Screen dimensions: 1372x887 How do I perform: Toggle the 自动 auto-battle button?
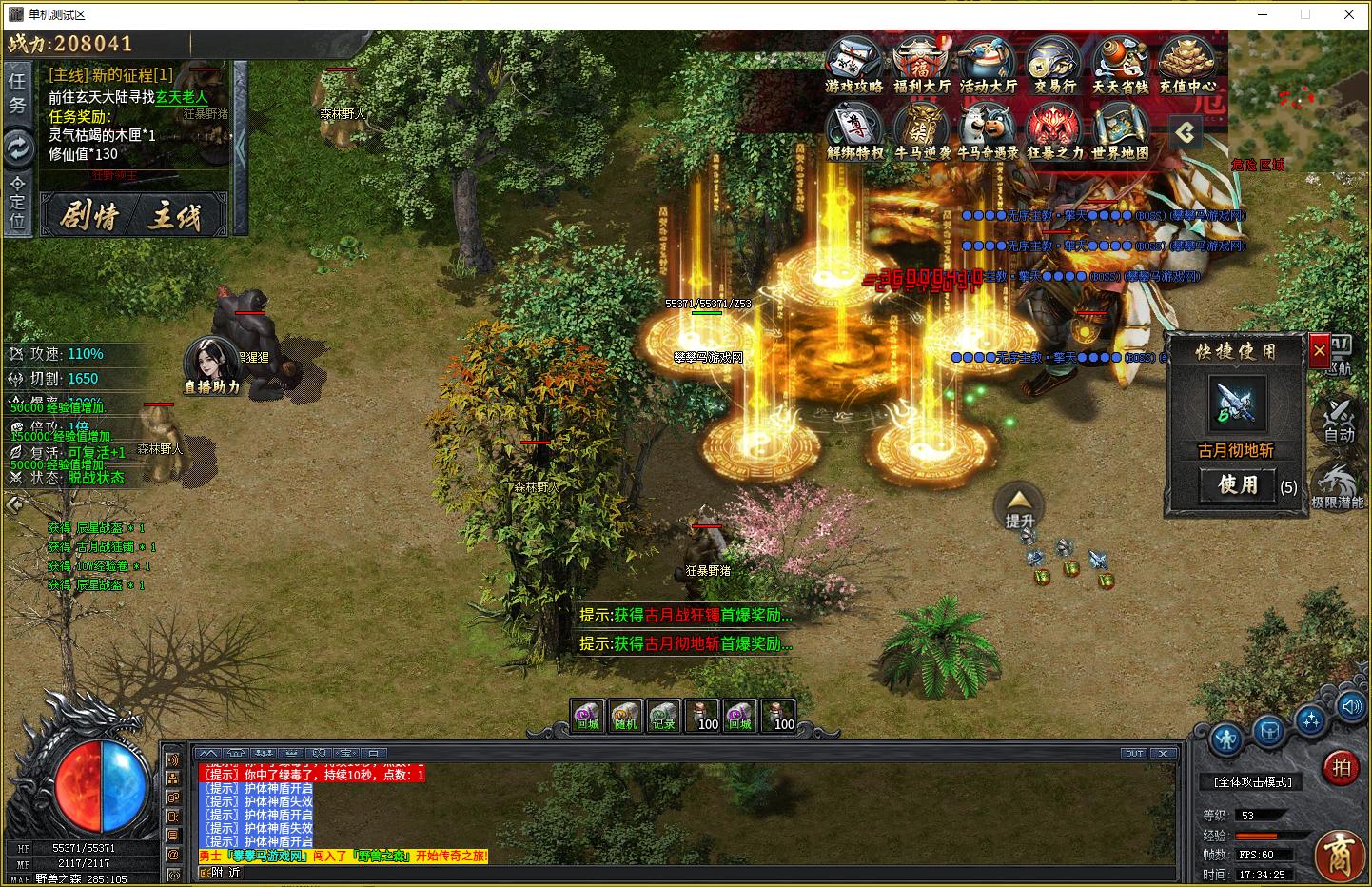coord(1339,420)
